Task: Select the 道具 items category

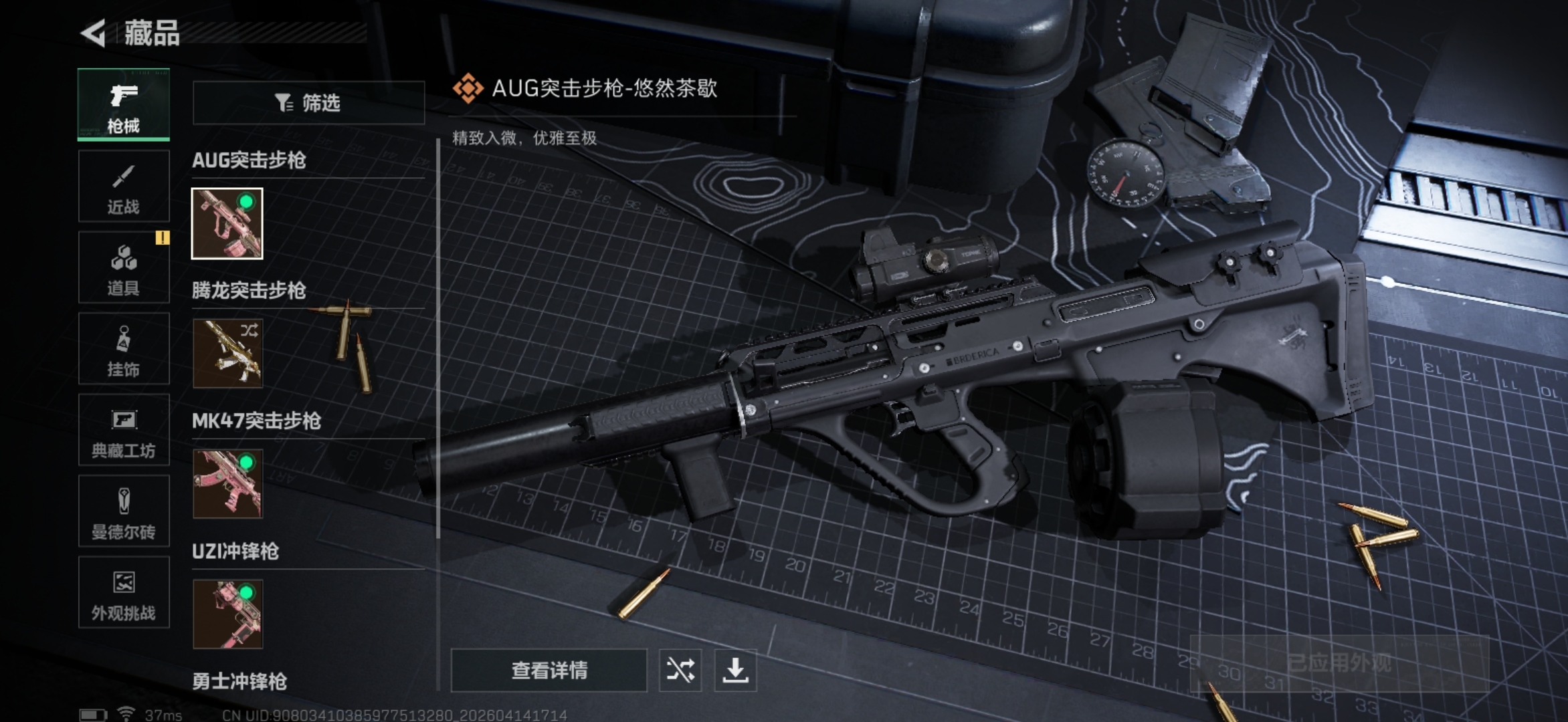Action: click(x=124, y=268)
